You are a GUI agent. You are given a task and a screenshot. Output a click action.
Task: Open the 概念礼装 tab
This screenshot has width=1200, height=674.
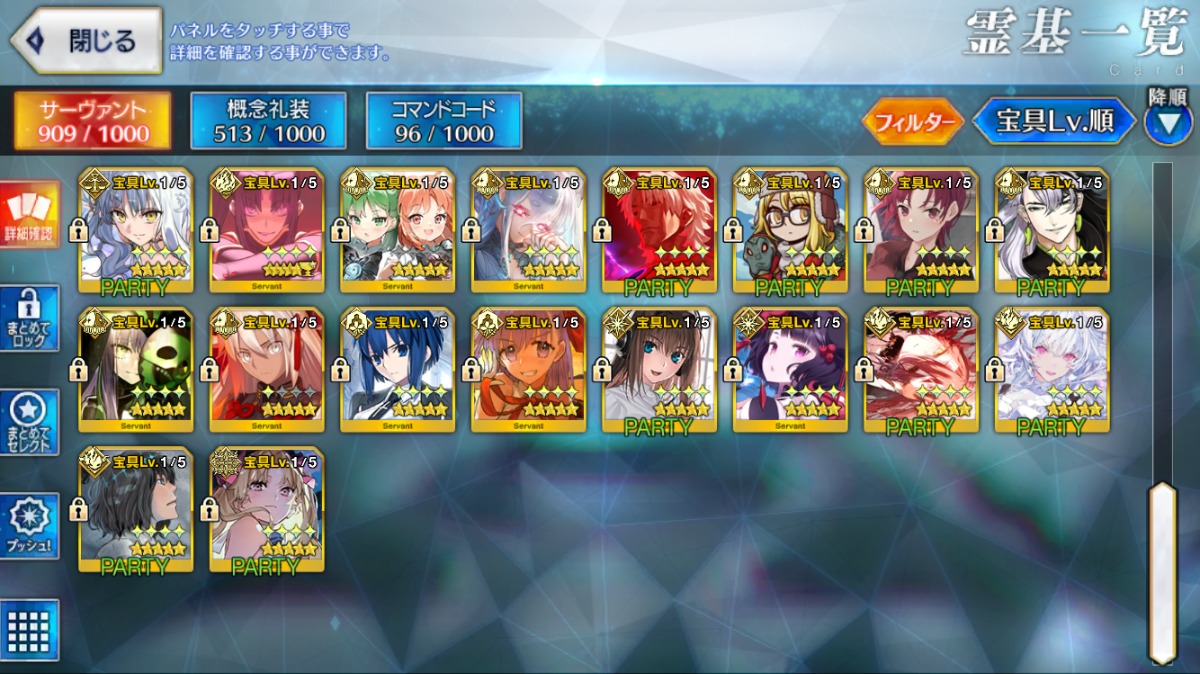(268, 121)
